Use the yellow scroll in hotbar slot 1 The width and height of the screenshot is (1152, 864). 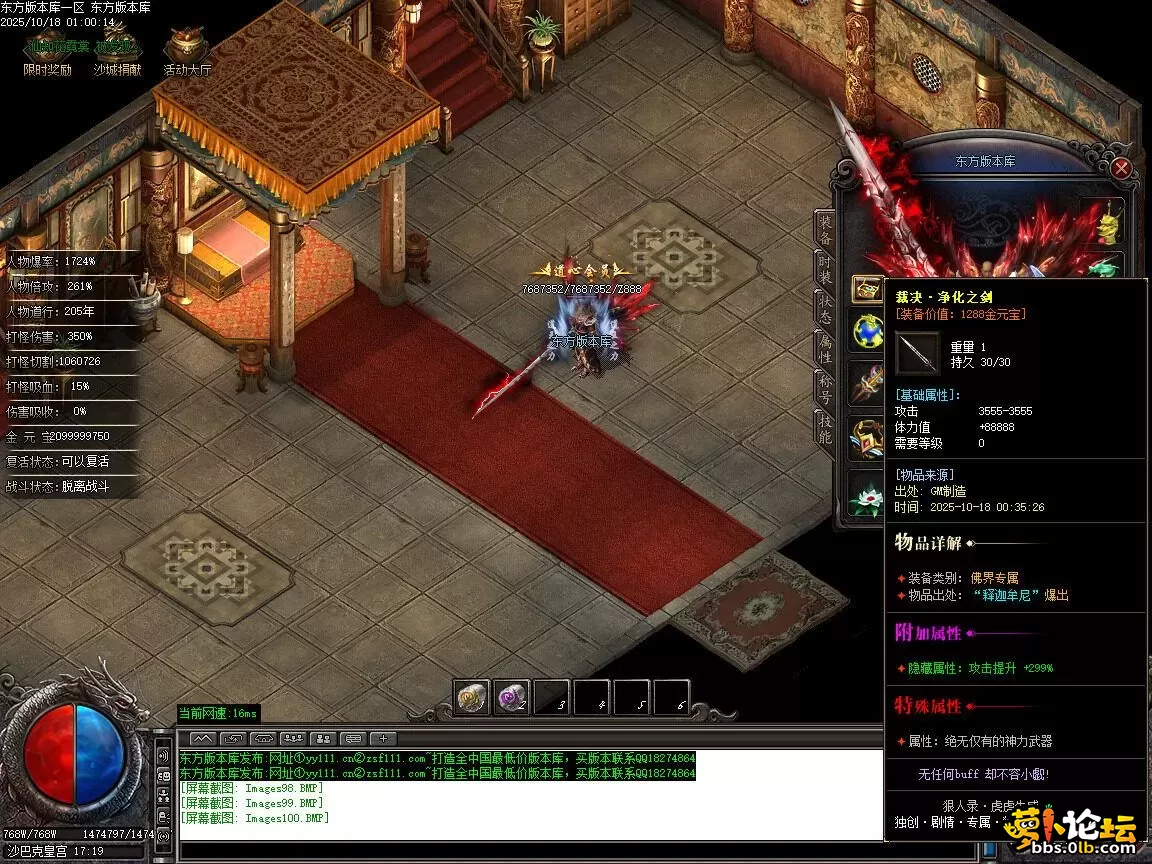[x=472, y=697]
